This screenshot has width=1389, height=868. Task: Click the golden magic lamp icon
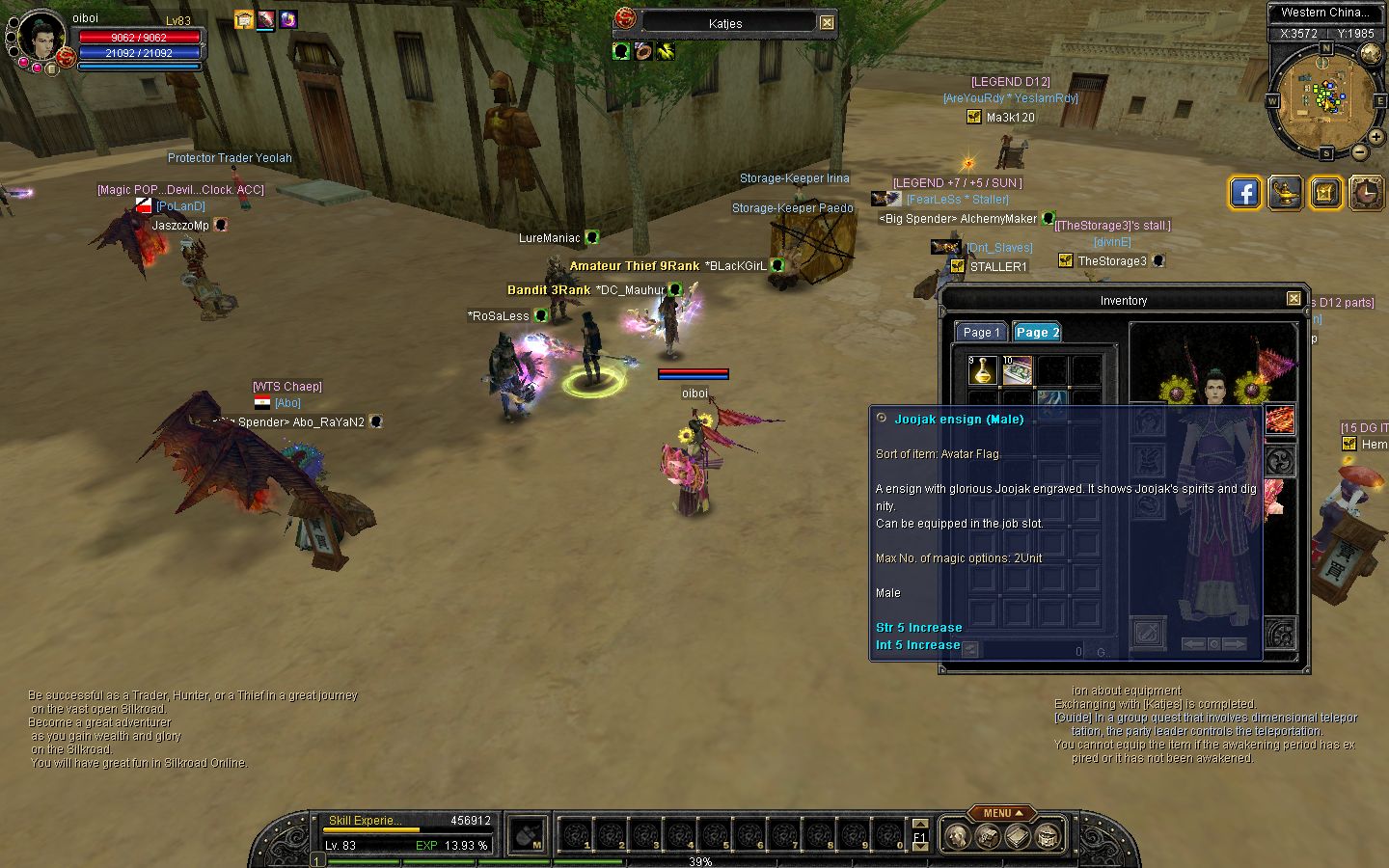coord(1286,193)
